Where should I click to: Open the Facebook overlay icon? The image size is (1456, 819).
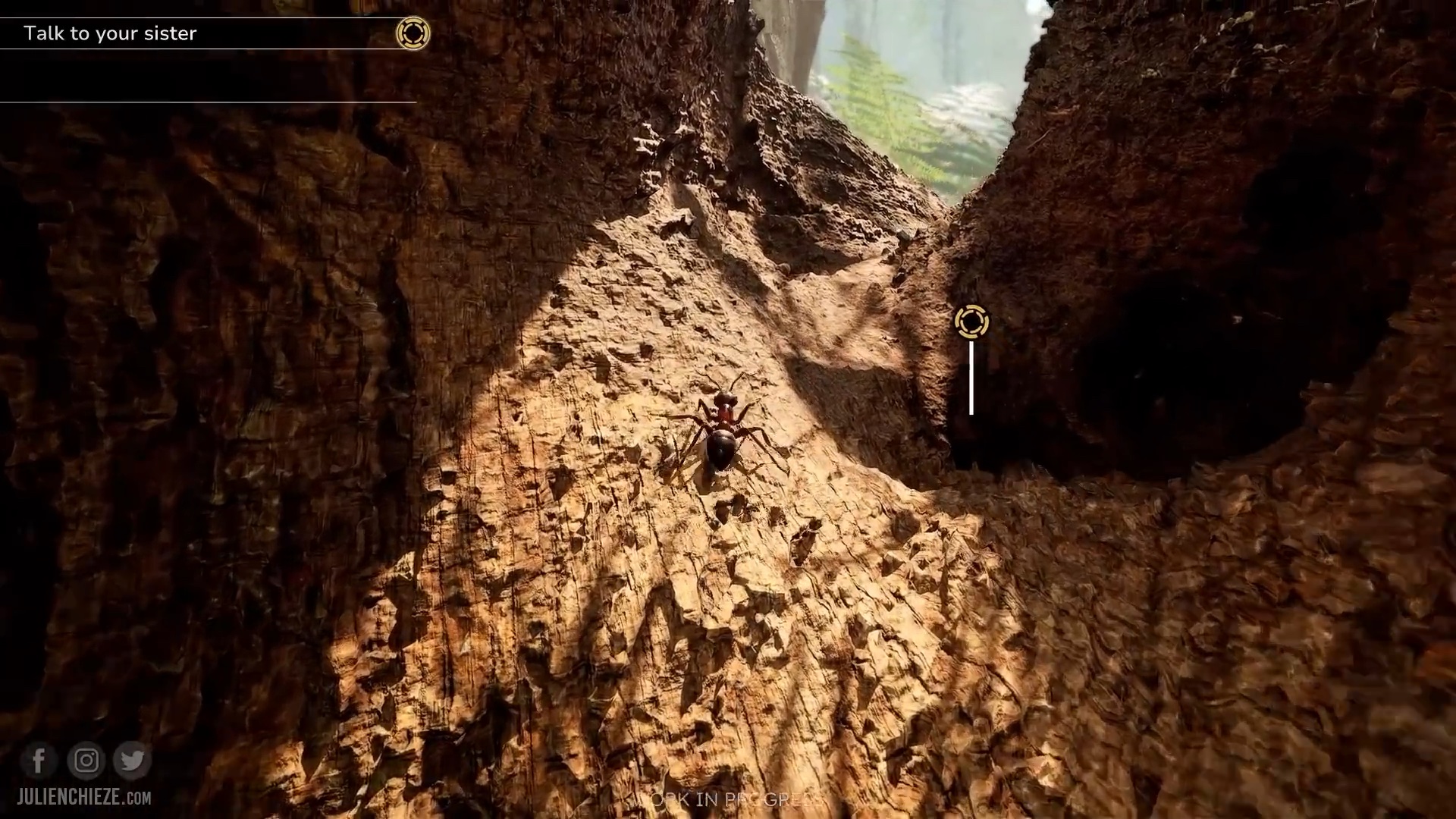39,760
